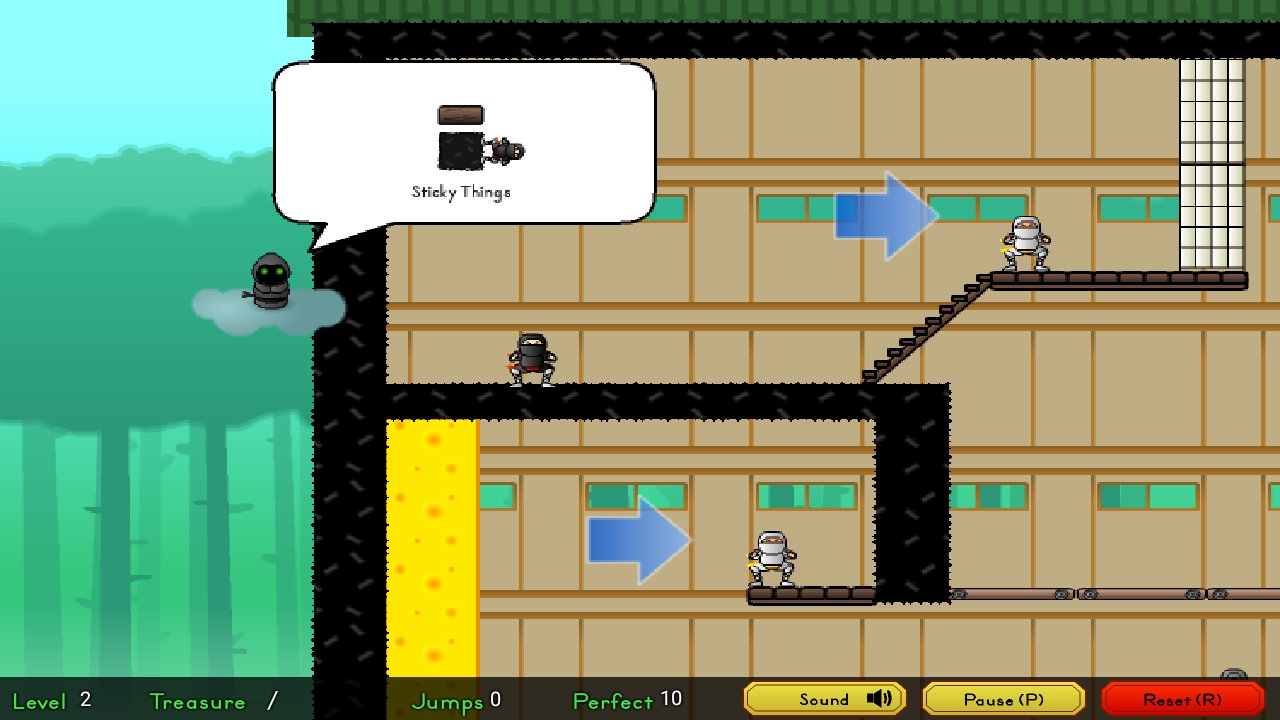Click the Level 2 counter

[50, 701]
